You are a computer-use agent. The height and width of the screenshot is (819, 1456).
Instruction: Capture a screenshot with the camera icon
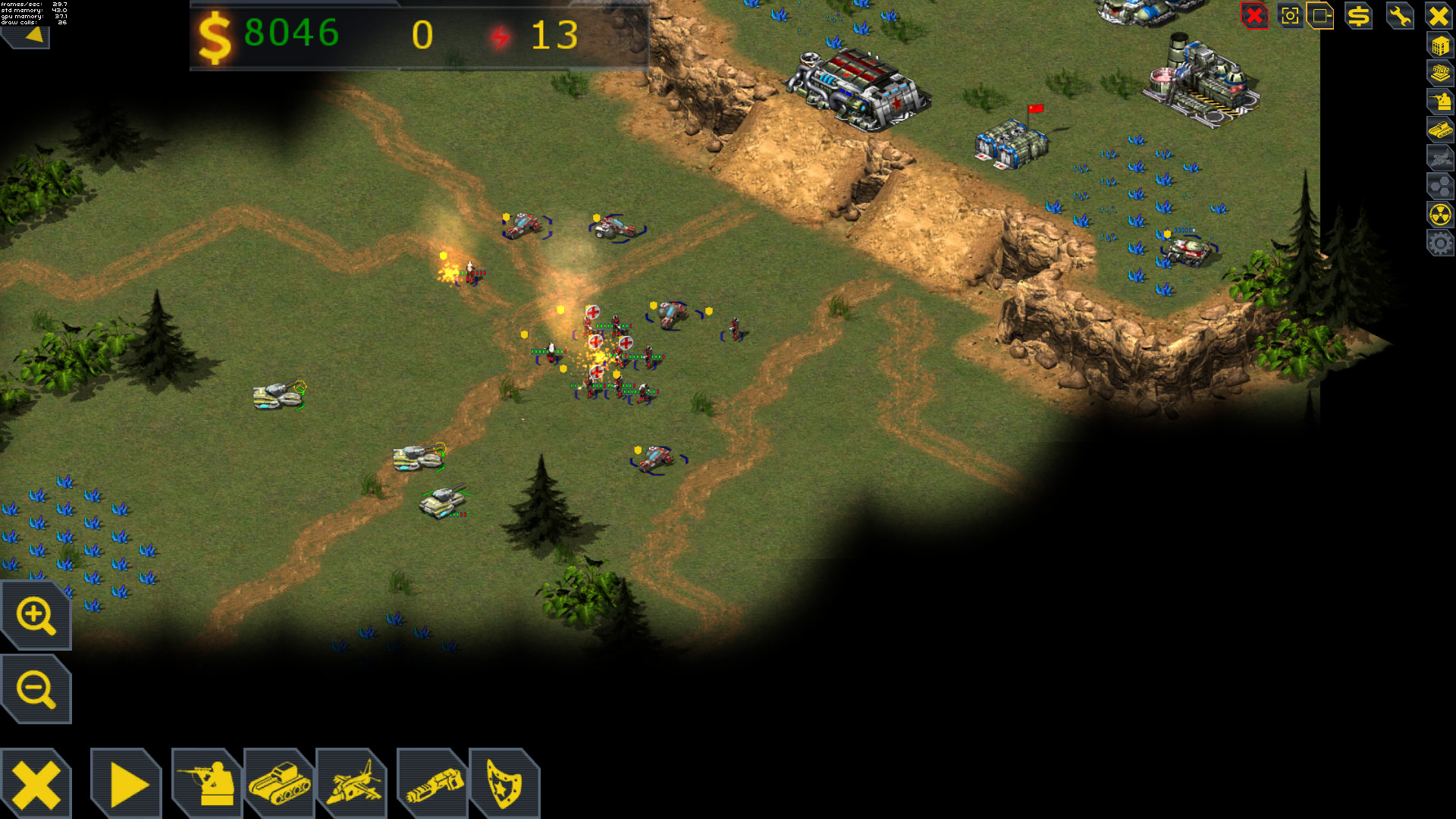click(x=1290, y=15)
